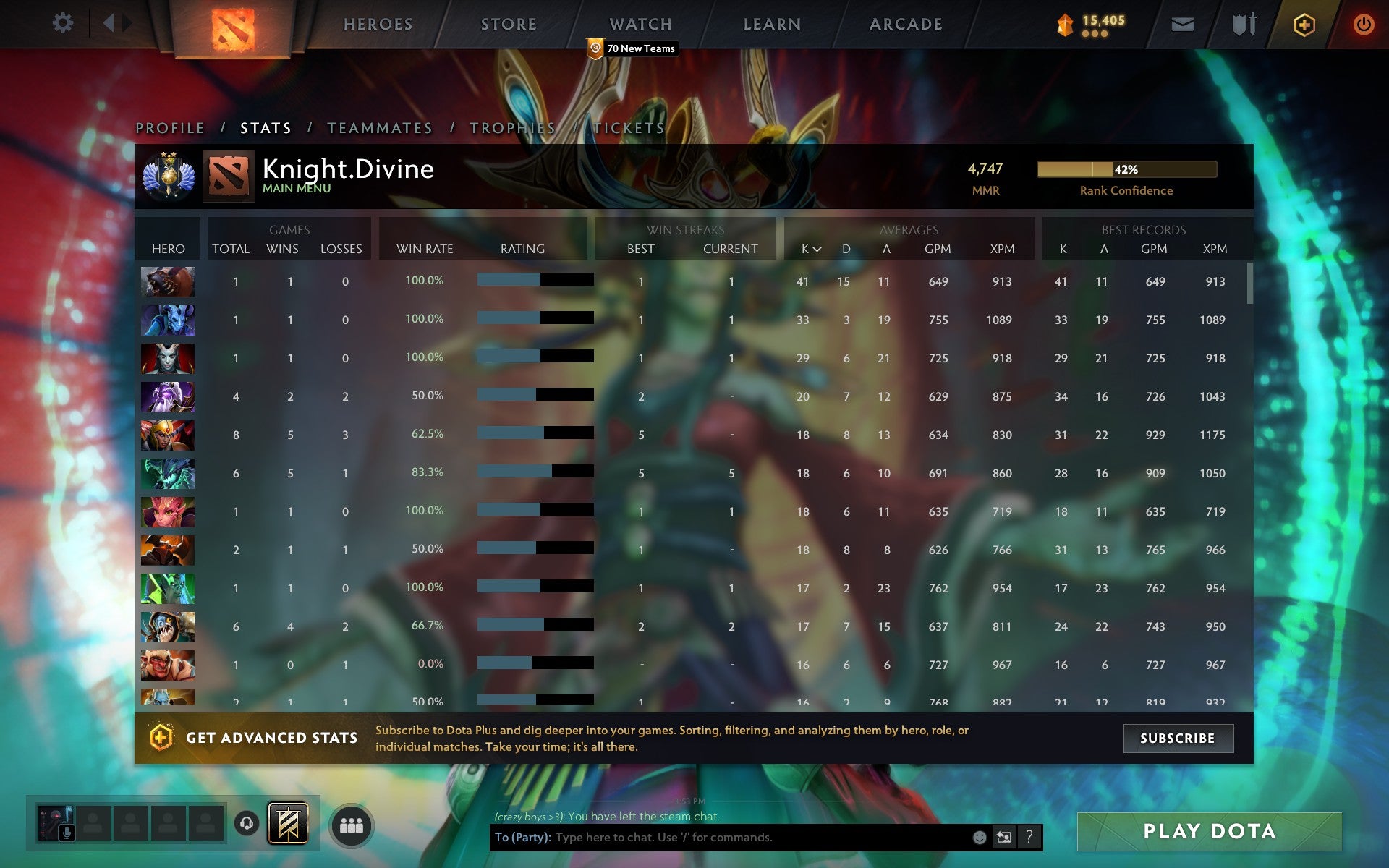Switch to the TEAMMATES tab
Image resolution: width=1389 pixels, height=868 pixels.
[x=380, y=127]
